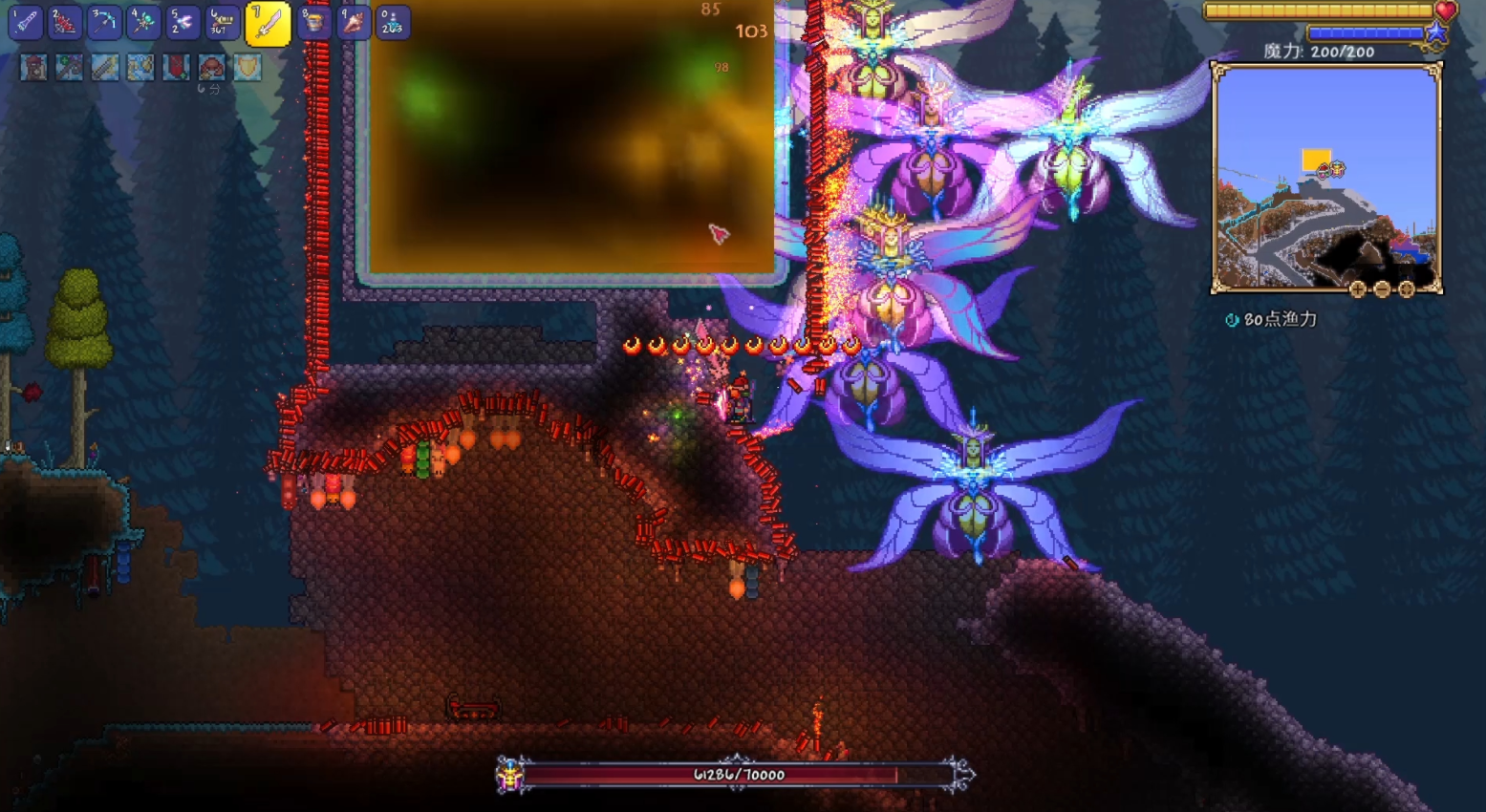Image resolution: width=1486 pixels, height=812 pixels.
Task: Pick the winged item in slot 5
Action: pyautogui.click(x=183, y=23)
